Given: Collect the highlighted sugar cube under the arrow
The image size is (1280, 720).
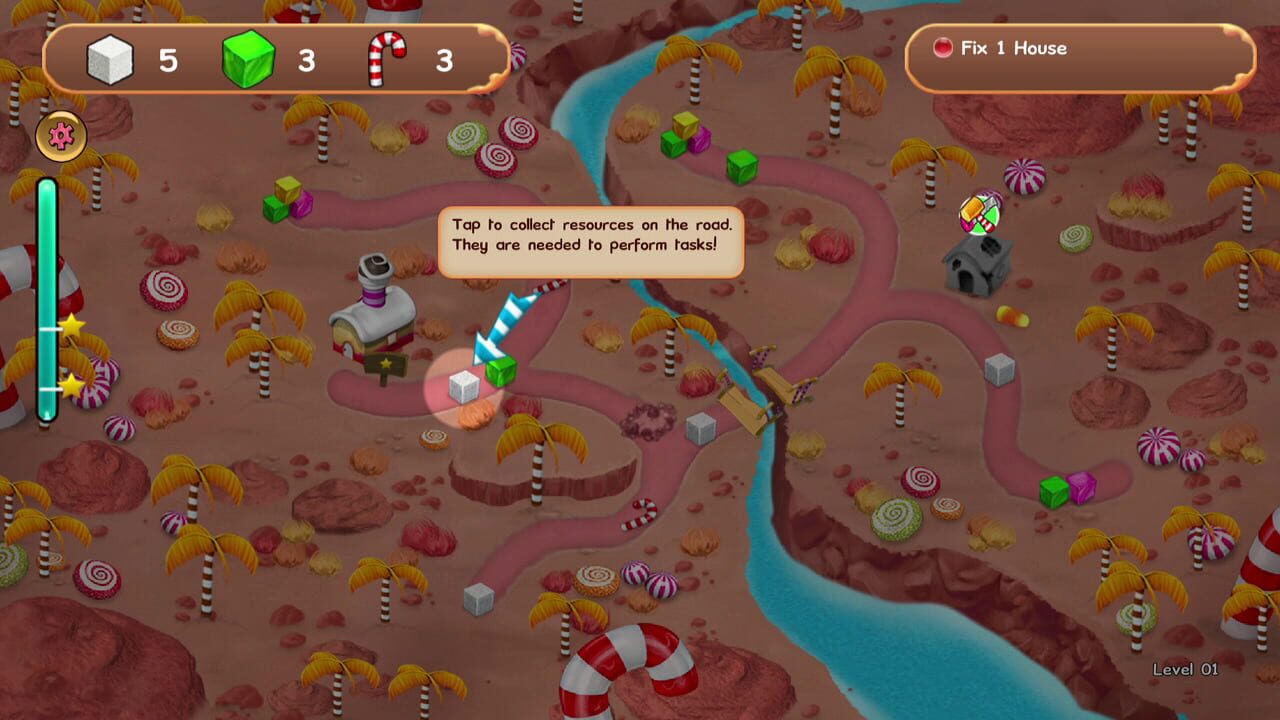Looking at the screenshot, I should tap(465, 385).
